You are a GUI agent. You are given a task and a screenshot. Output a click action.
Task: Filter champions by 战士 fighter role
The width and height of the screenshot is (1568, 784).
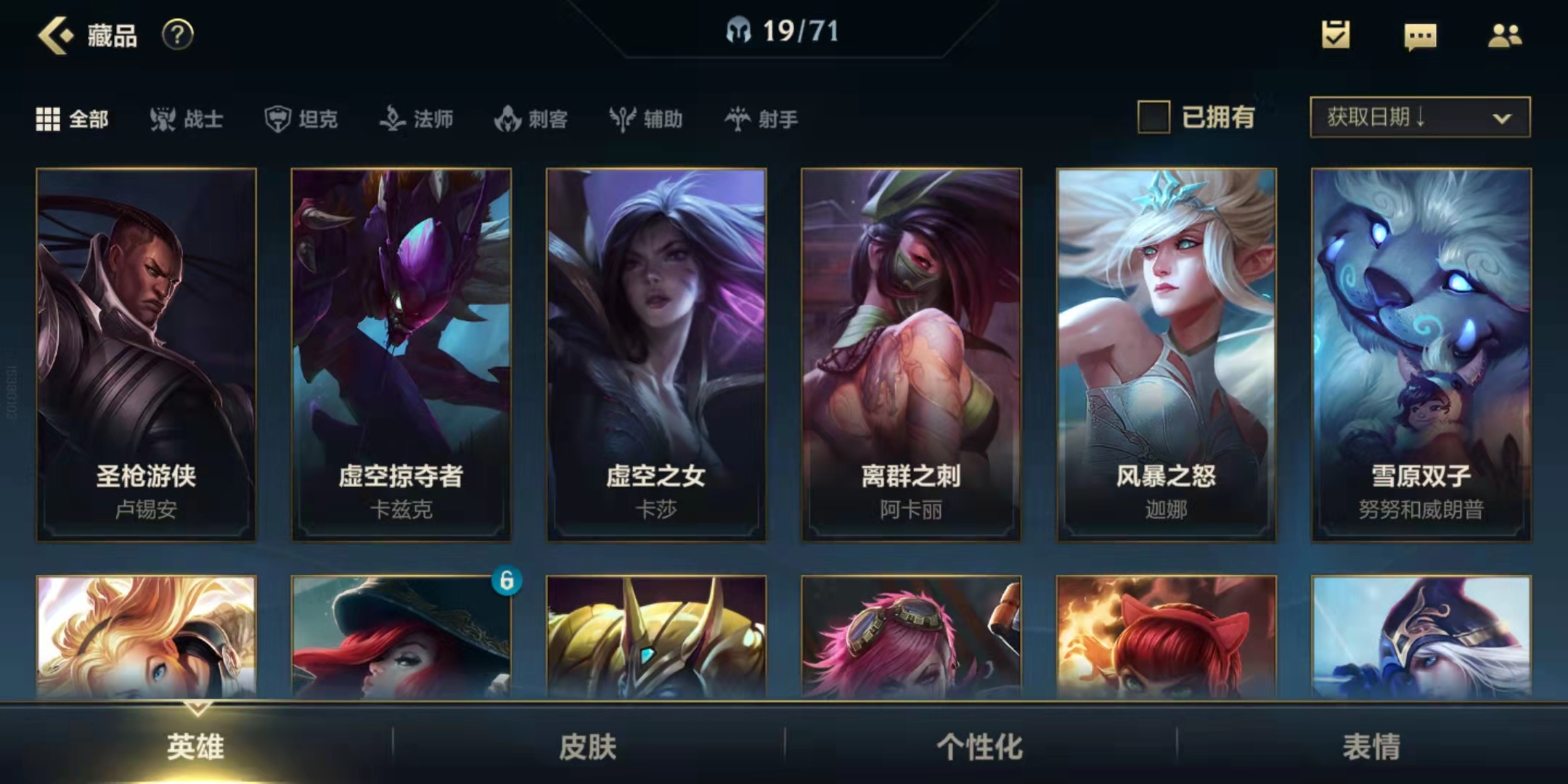pyautogui.click(x=187, y=119)
